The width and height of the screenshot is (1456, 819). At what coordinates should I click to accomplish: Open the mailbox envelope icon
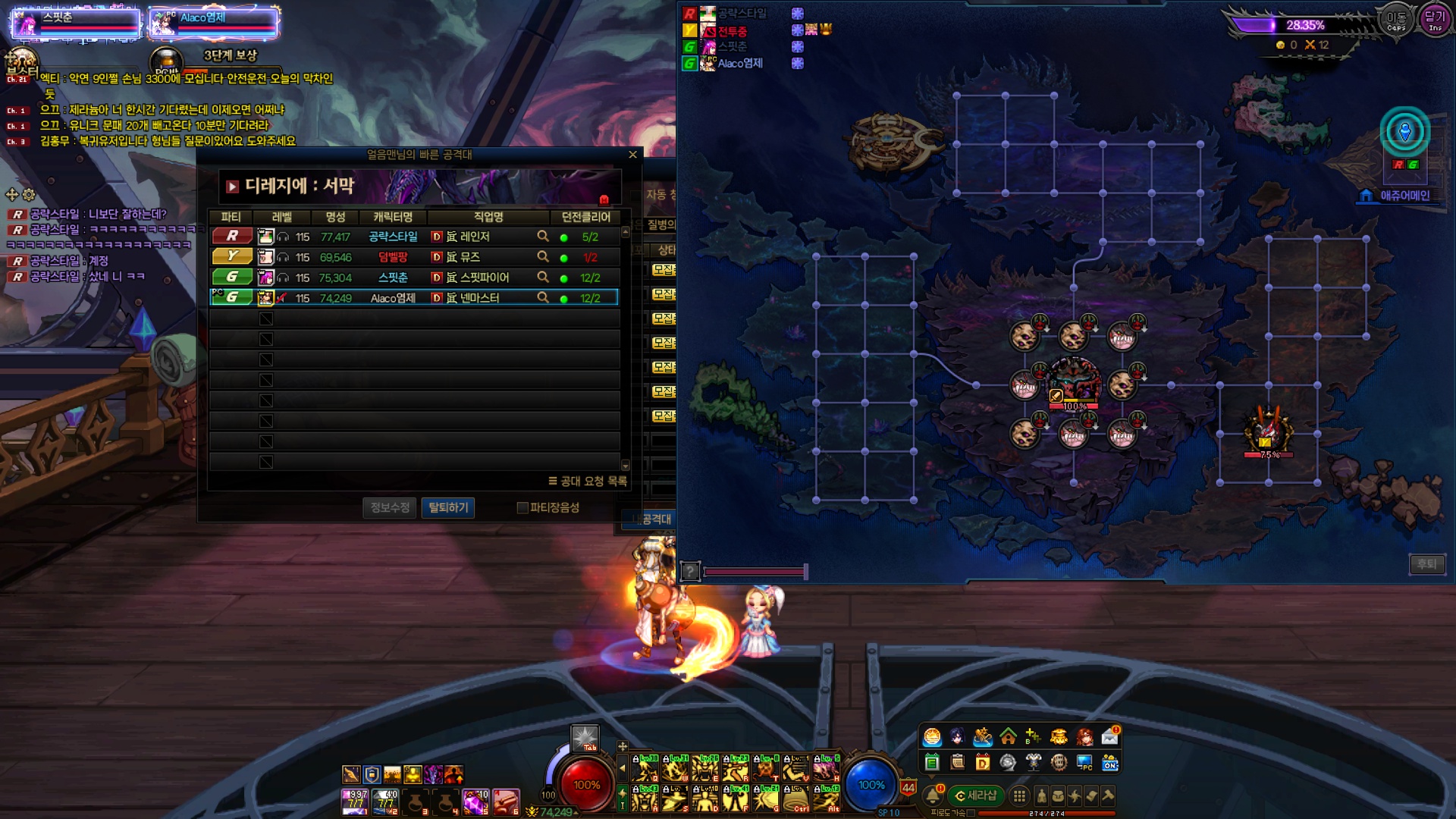(x=1109, y=736)
